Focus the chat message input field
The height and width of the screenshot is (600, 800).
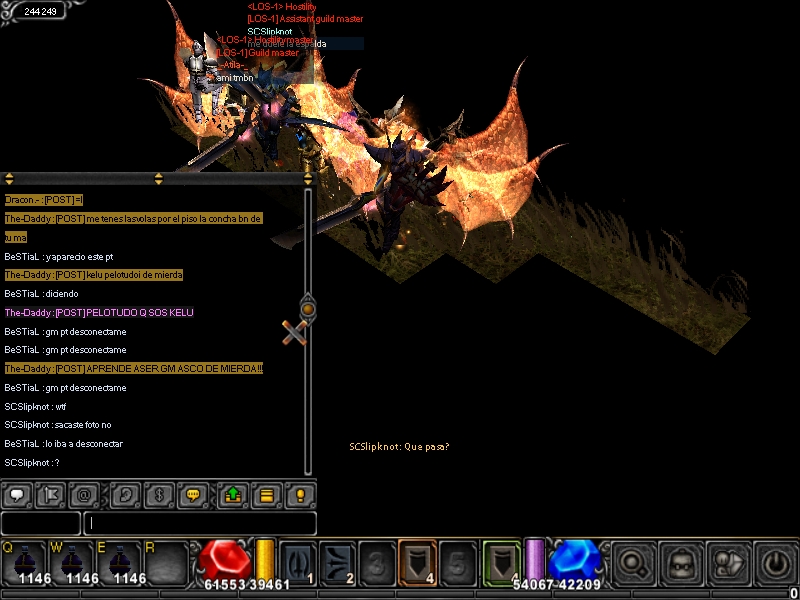[x=200, y=523]
